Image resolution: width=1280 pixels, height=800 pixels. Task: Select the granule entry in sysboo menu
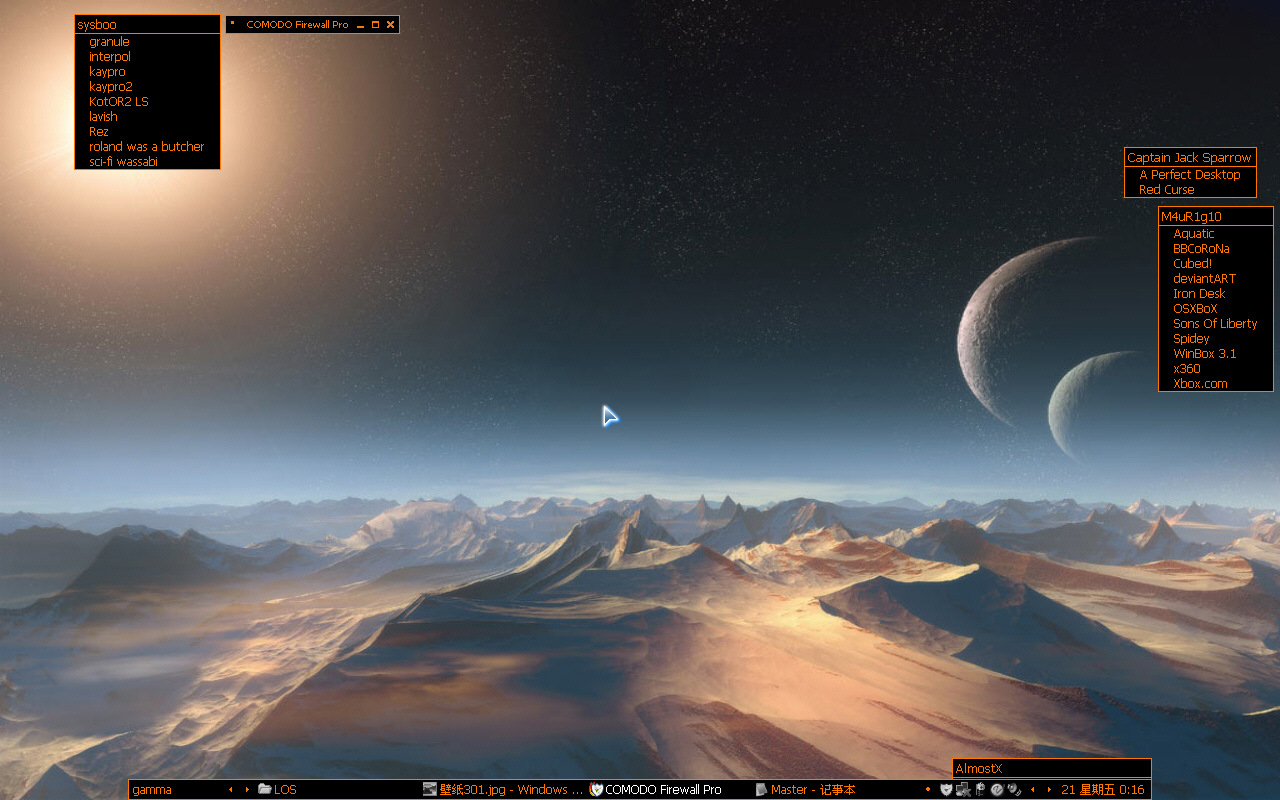coord(109,42)
